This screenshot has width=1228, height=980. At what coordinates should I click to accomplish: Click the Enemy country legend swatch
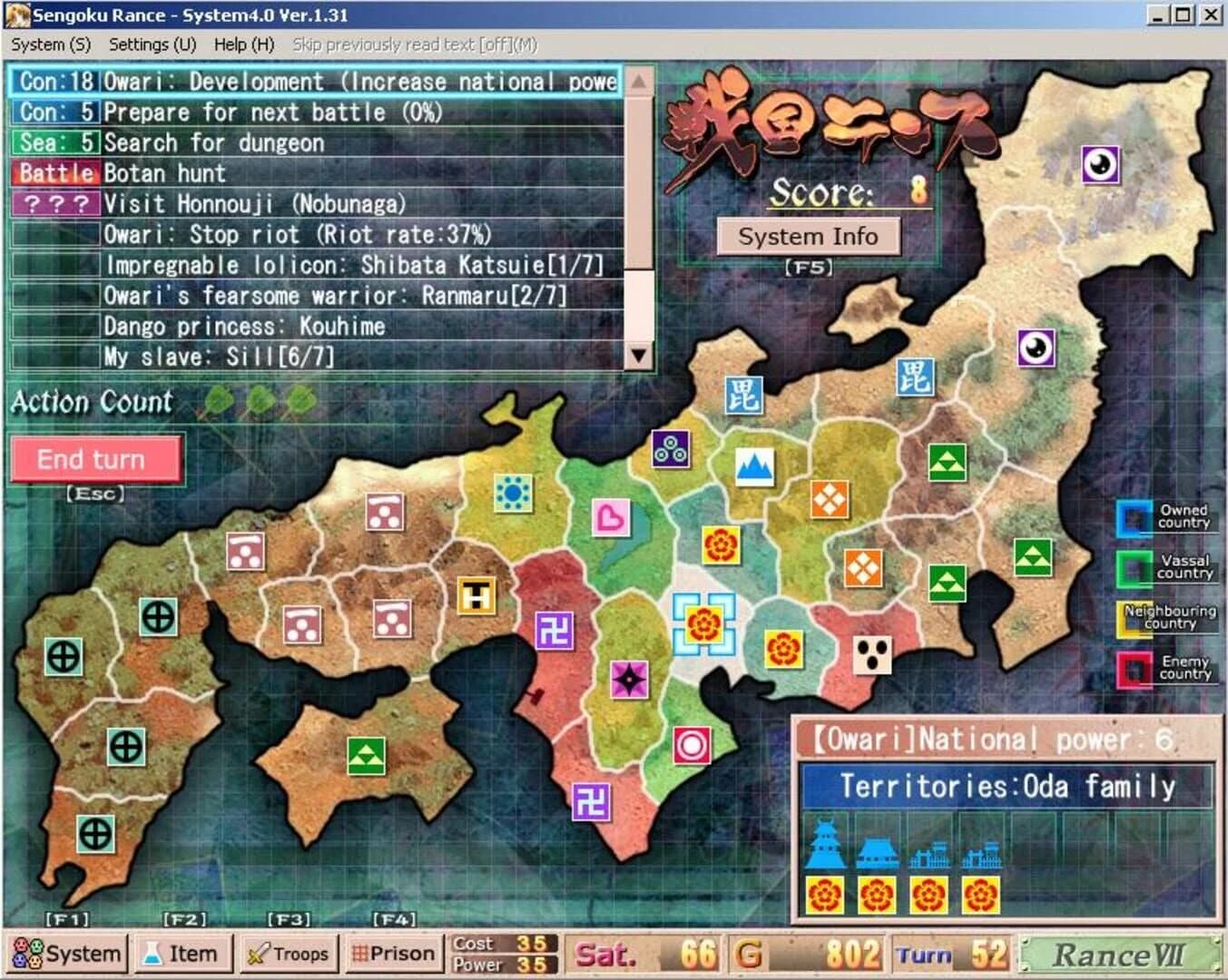pyautogui.click(x=1132, y=669)
